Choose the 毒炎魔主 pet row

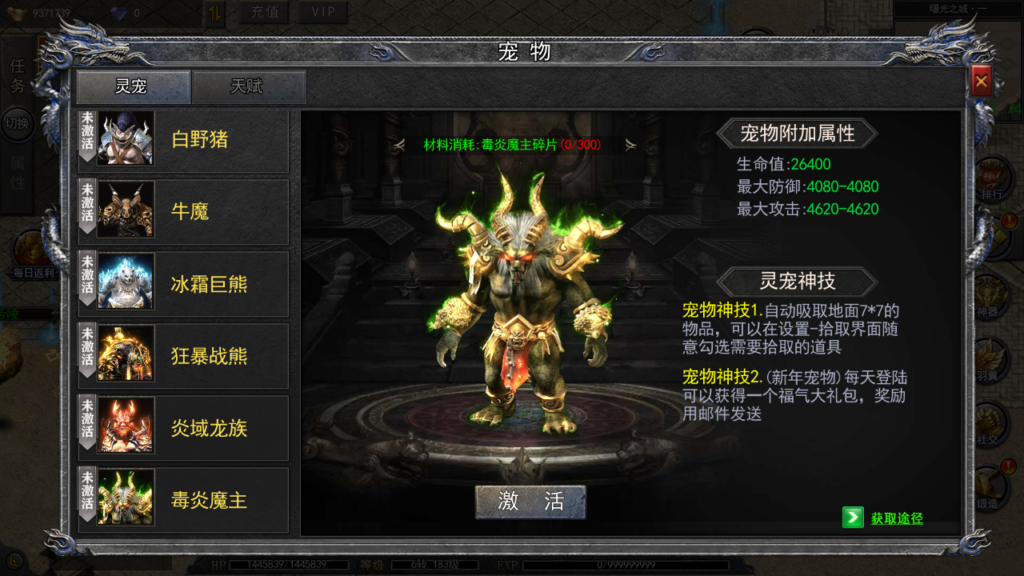[185, 499]
